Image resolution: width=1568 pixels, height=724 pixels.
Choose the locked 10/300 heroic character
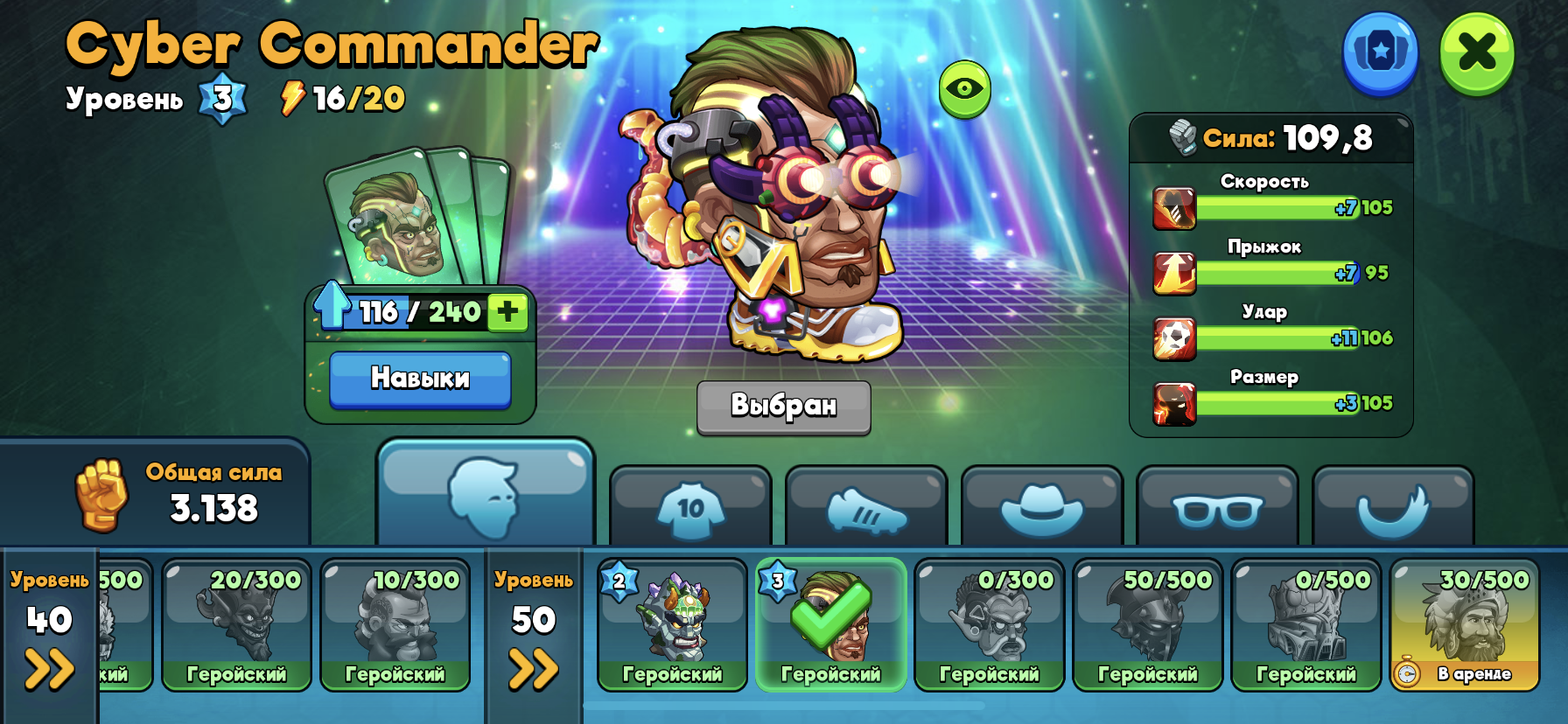tap(395, 624)
